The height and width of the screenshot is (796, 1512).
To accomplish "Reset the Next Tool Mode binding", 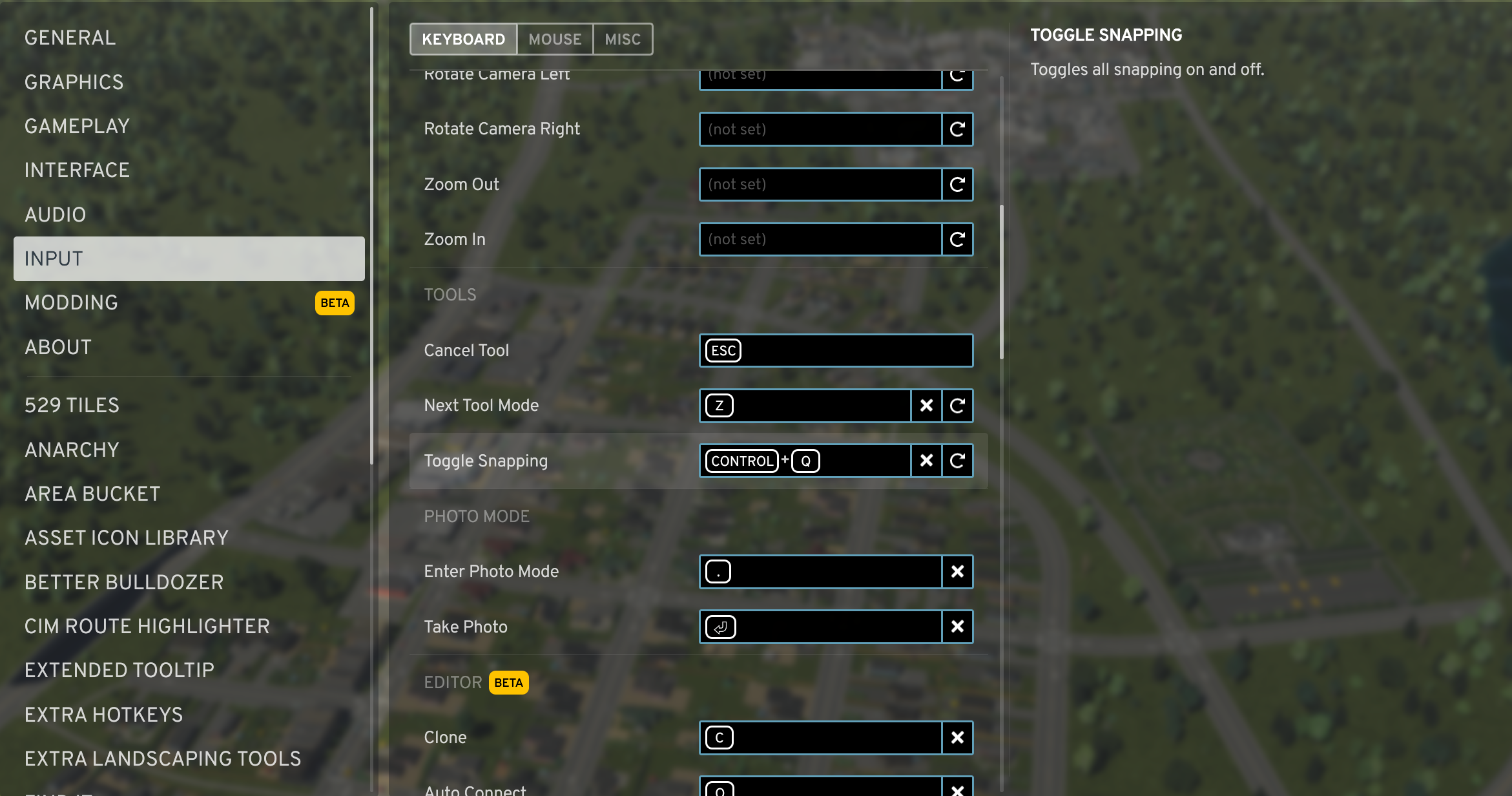I will point(958,406).
